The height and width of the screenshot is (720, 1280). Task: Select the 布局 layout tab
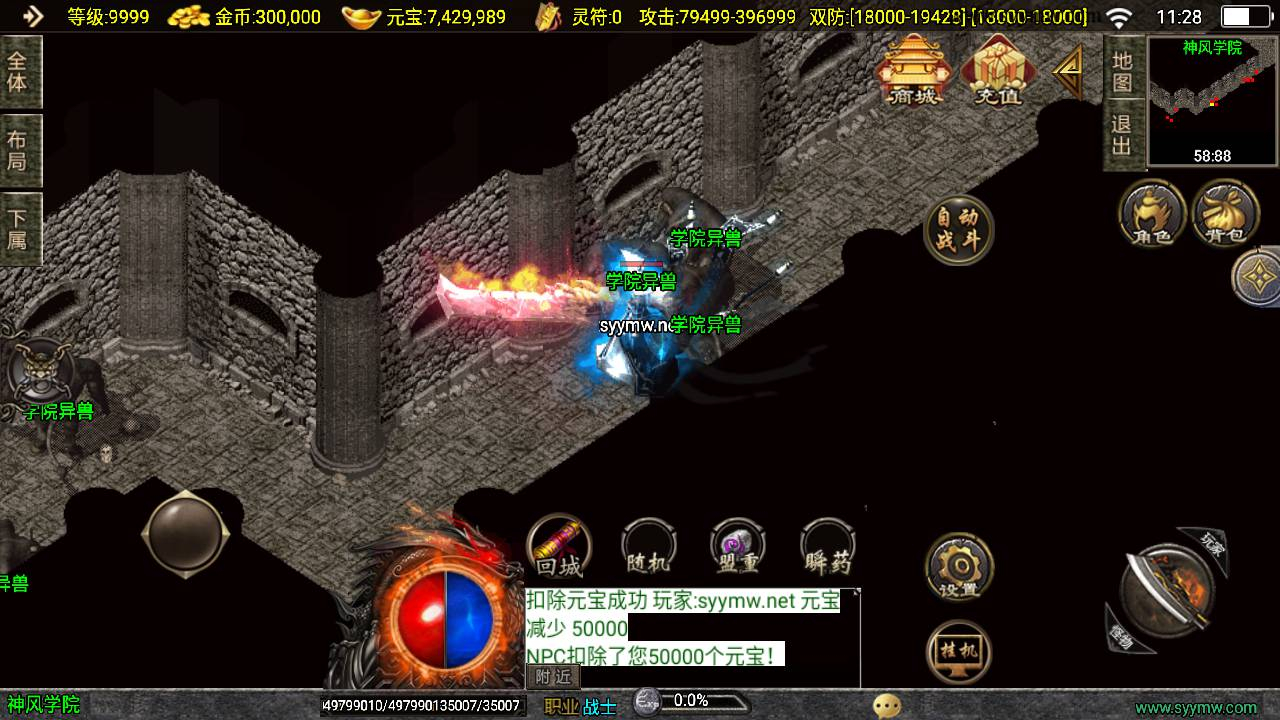[x=18, y=150]
